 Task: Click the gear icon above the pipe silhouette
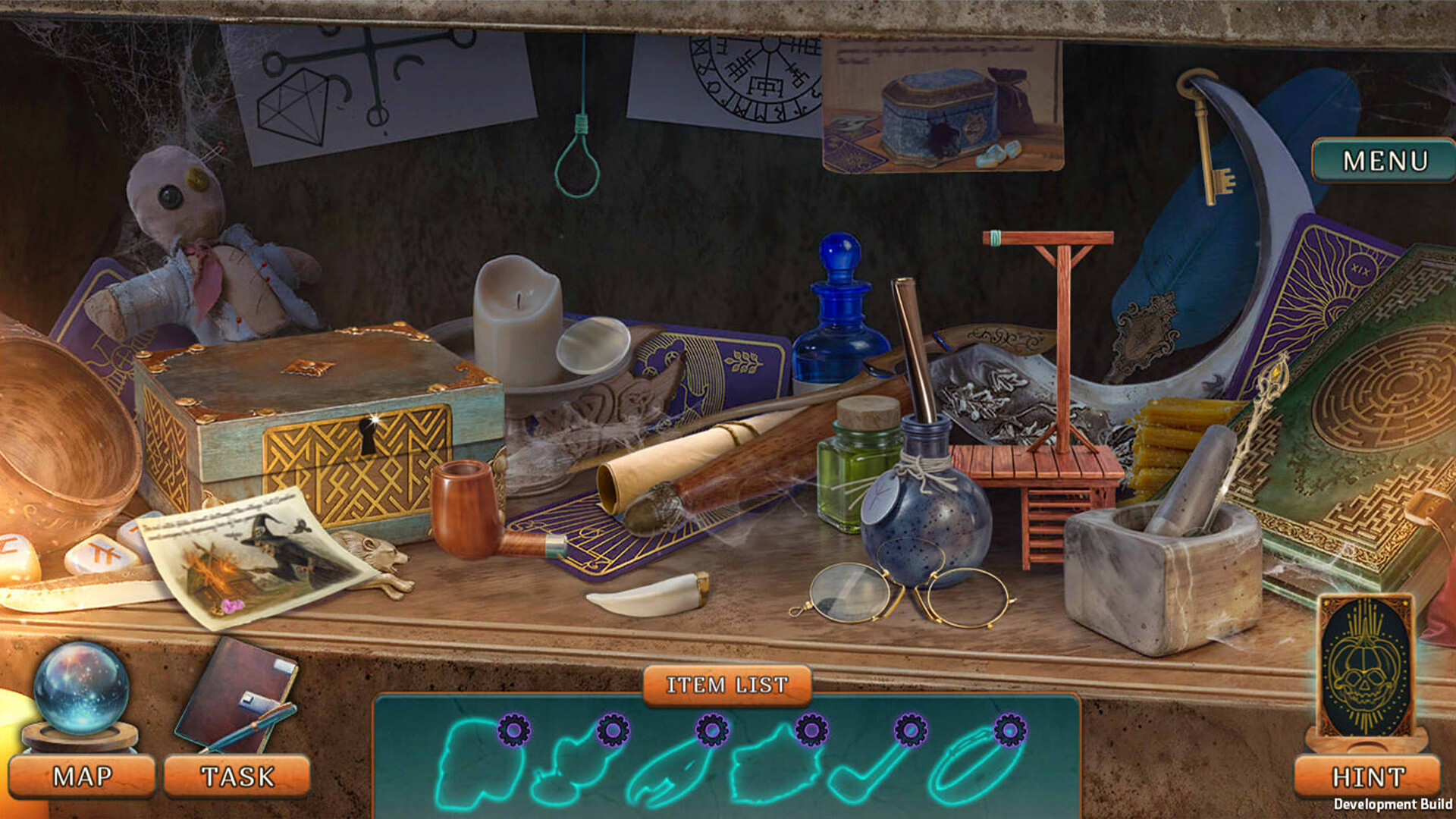(x=909, y=733)
